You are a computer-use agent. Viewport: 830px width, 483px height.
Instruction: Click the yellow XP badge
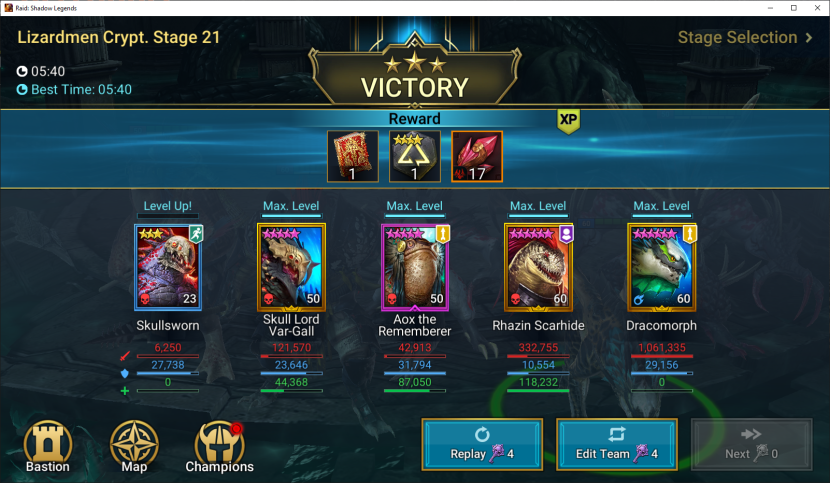pos(569,120)
